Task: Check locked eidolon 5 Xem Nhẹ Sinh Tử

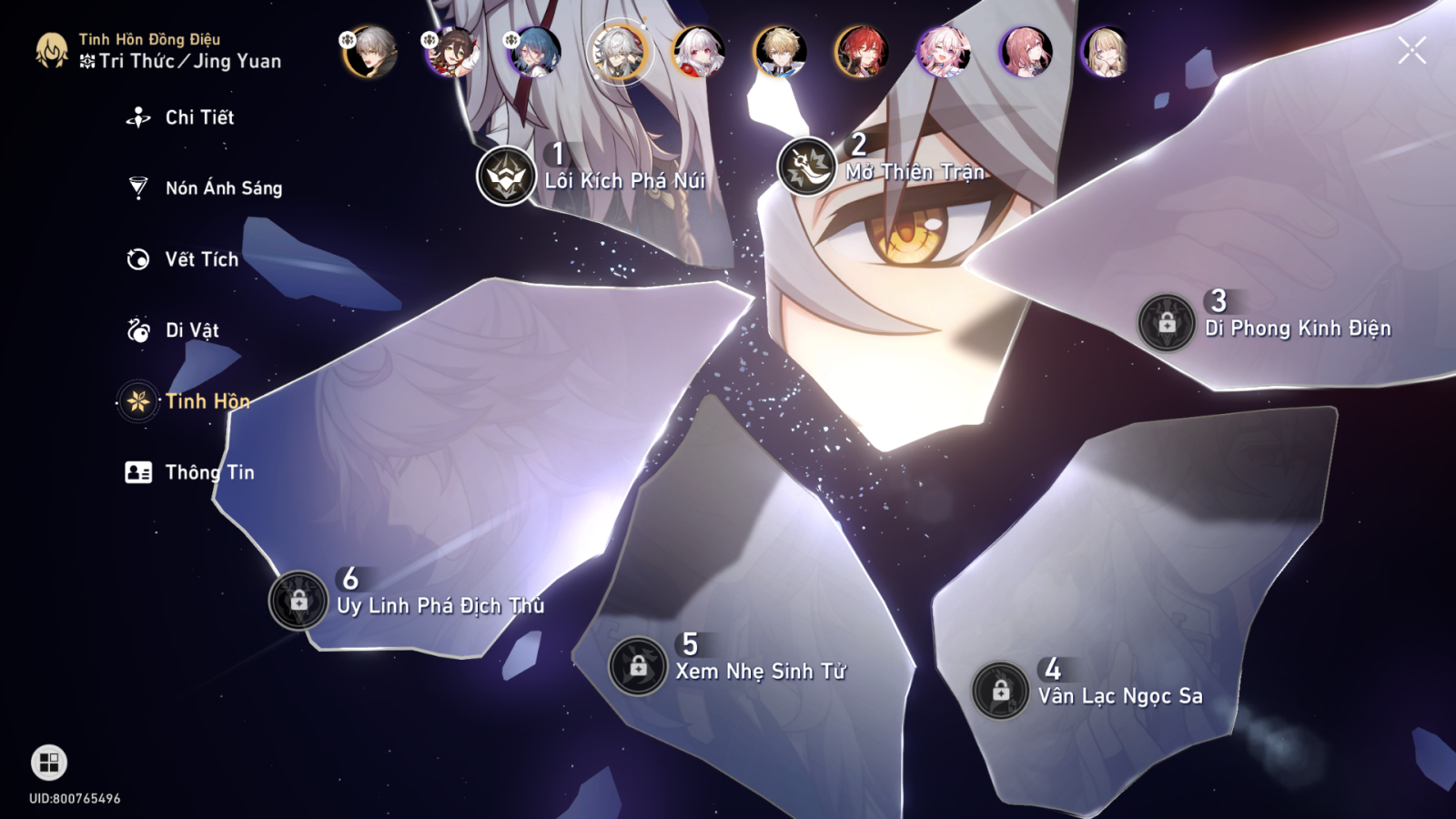Action: tap(638, 666)
